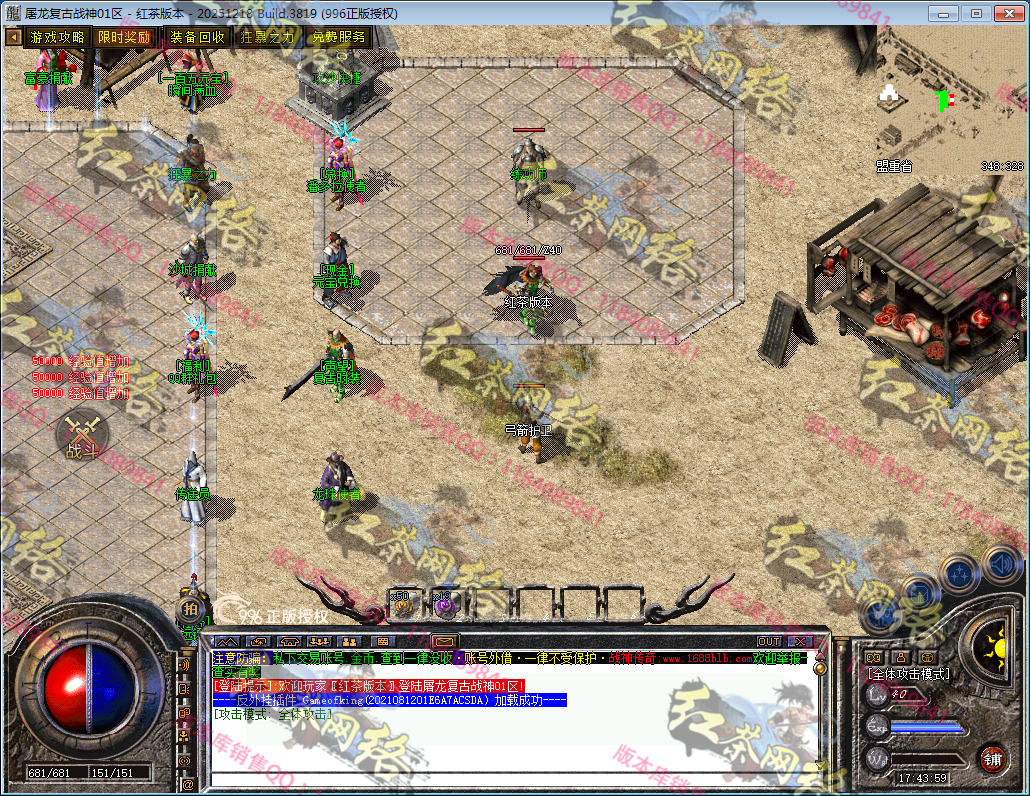The width and height of the screenshot is (1030, 796).
Task: Open the 铺 shop round button
Action: click(x=991, y=758)
